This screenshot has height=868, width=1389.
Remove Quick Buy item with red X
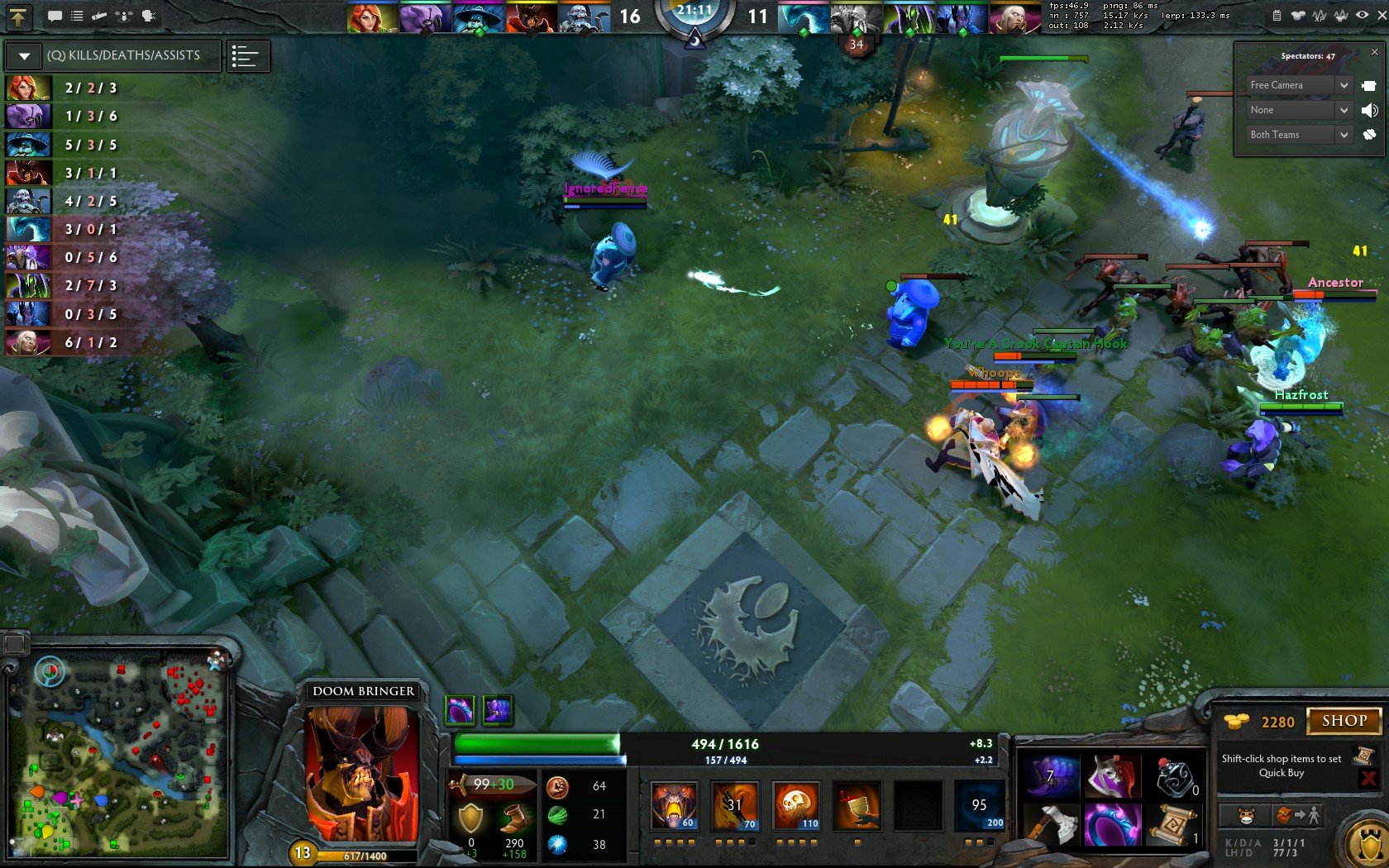click(1370, 777)
